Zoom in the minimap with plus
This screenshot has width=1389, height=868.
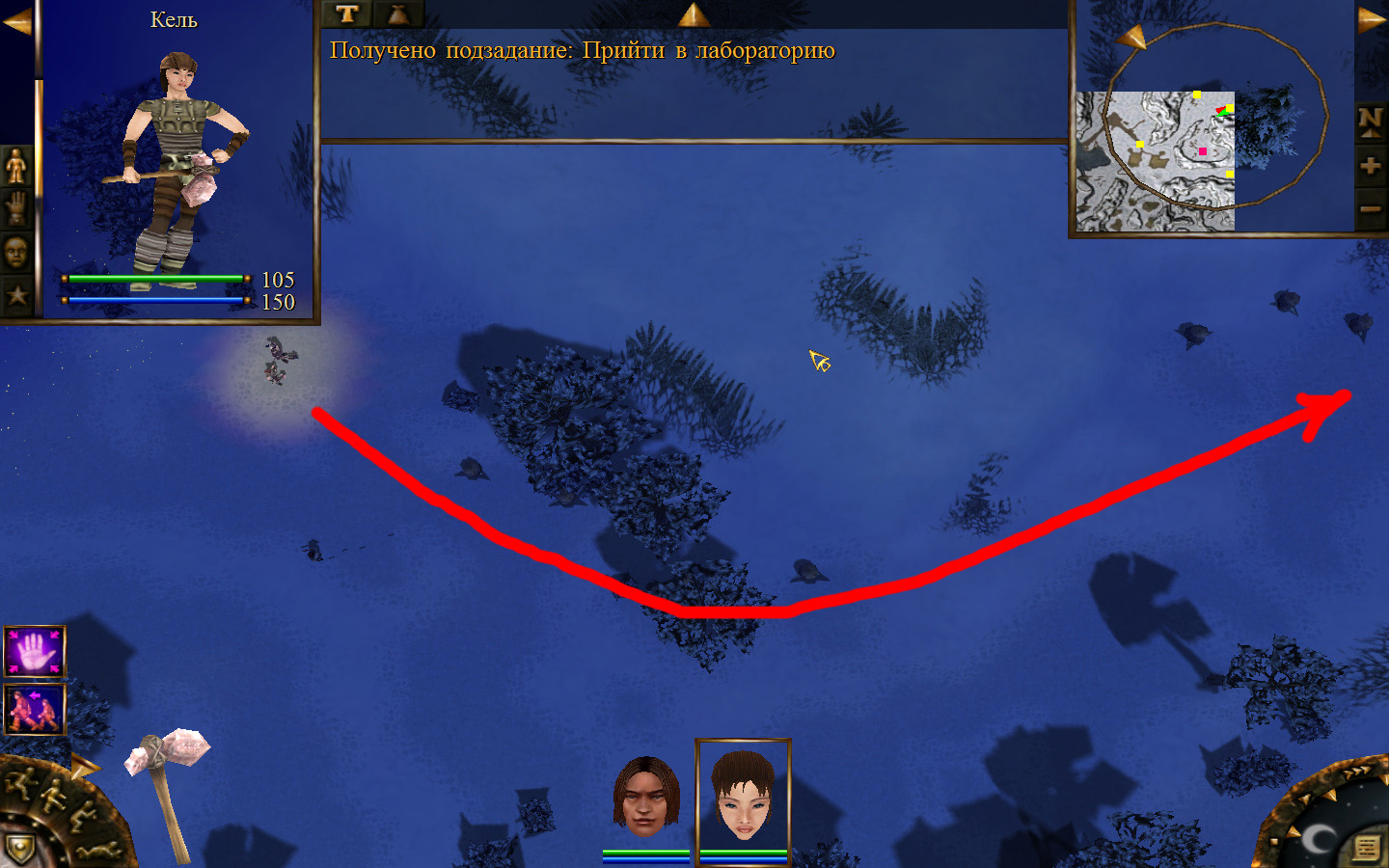[x=1370, y=166]
